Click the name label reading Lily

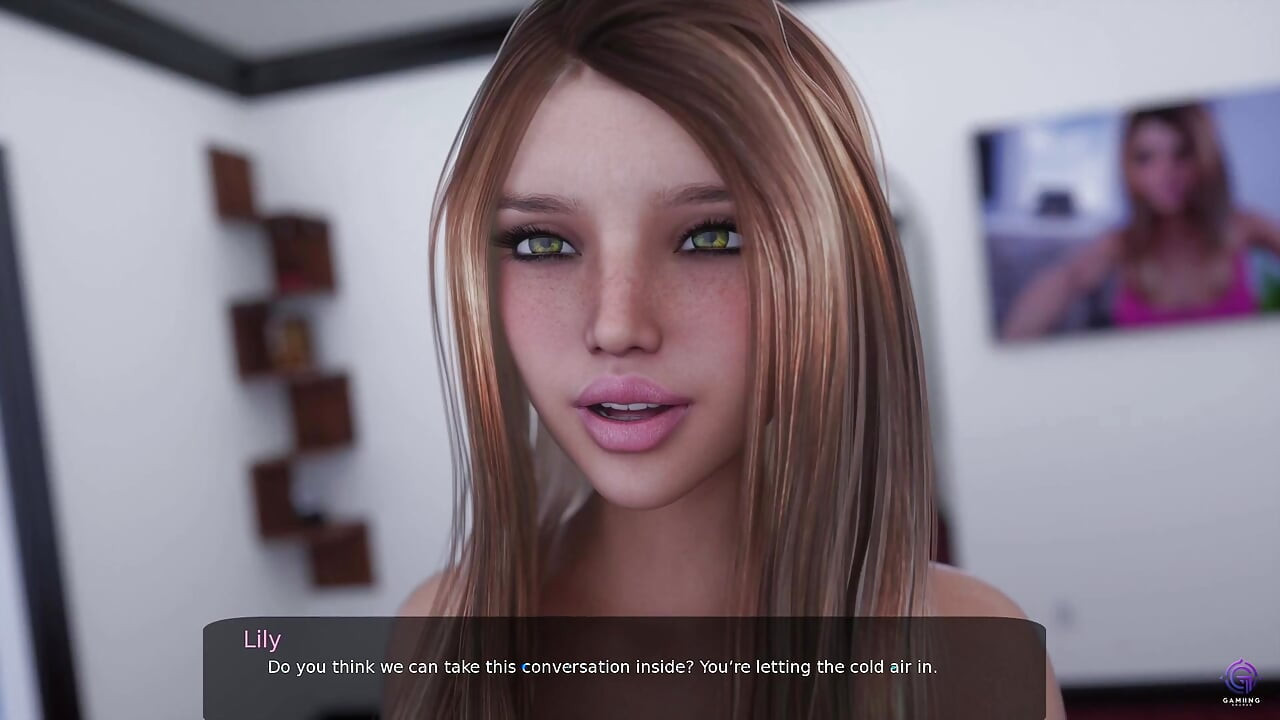coord(263,639)
